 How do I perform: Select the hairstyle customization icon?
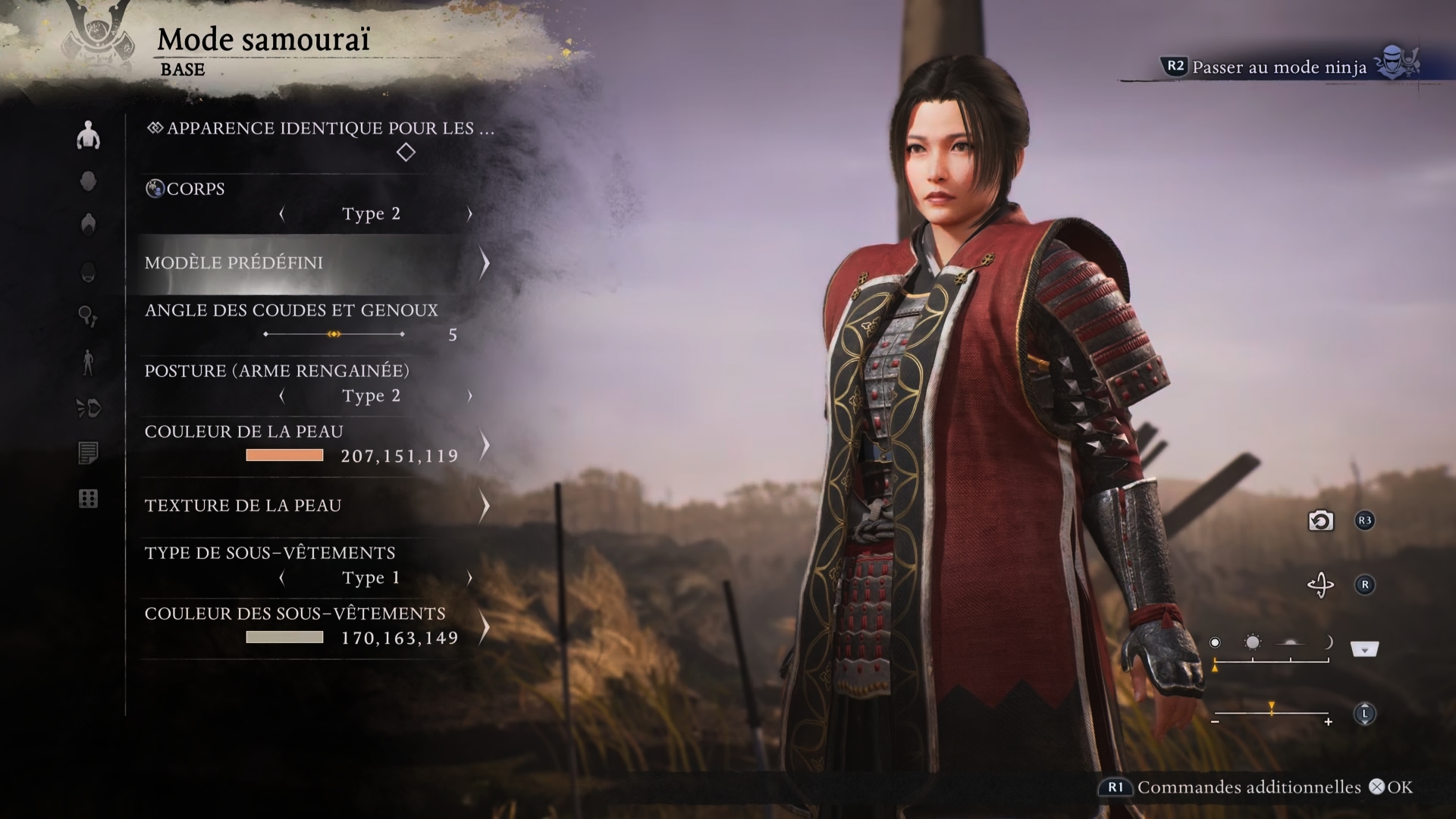click(89, 222)
